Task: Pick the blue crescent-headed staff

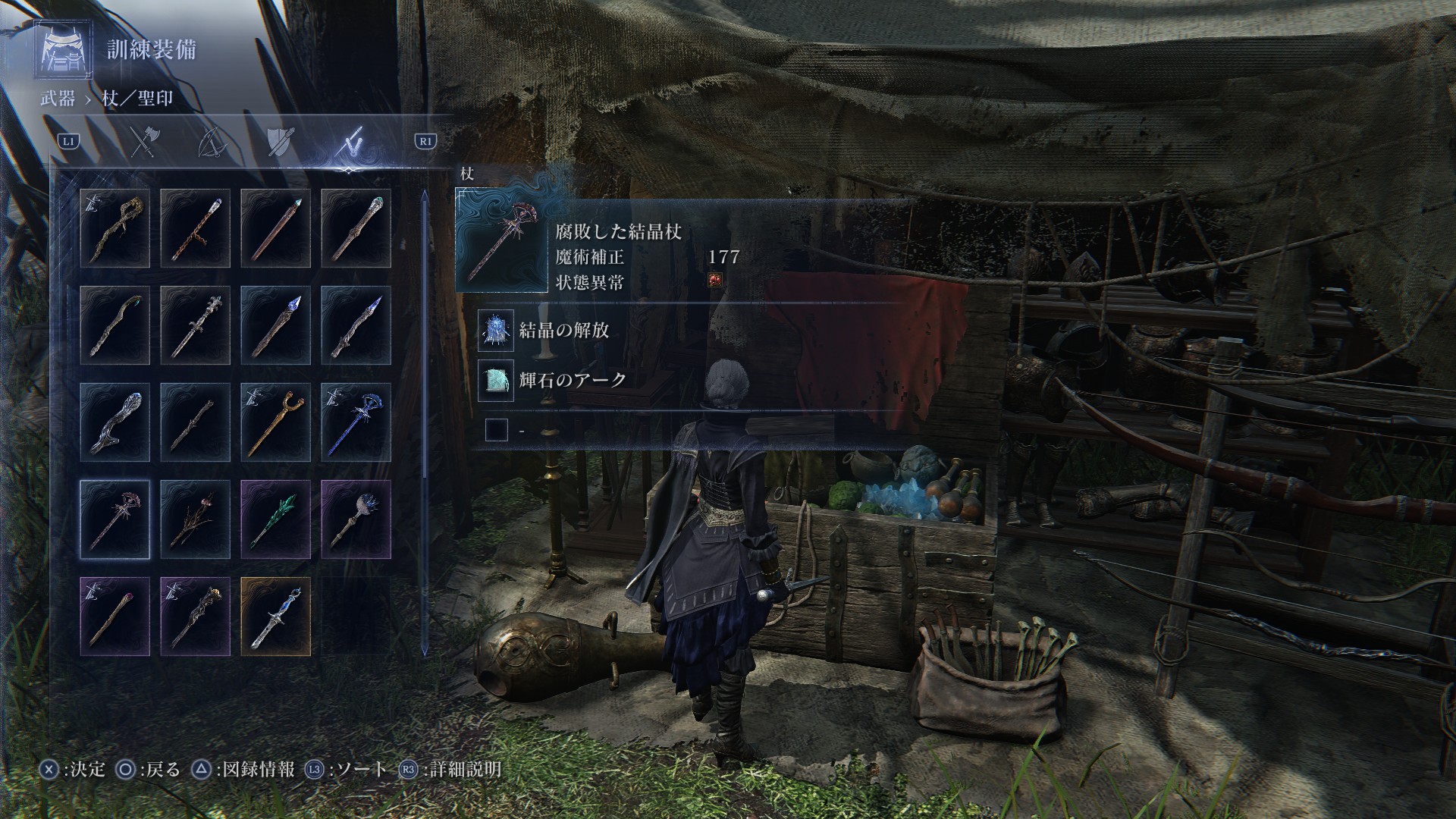Action: coord(356,422)
